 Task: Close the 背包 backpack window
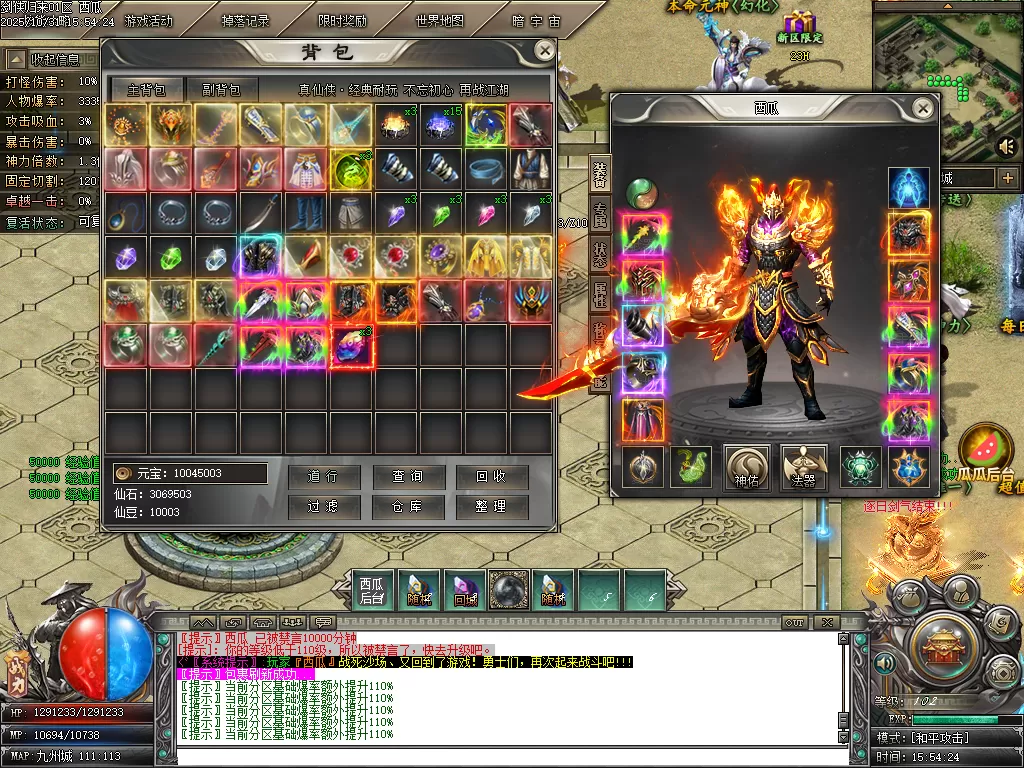(x=544, y=51)
